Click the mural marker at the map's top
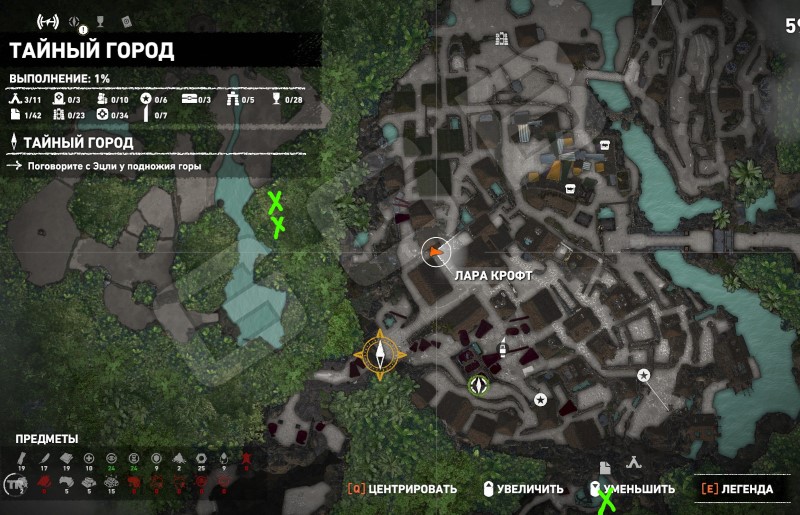 click(502, 39)
